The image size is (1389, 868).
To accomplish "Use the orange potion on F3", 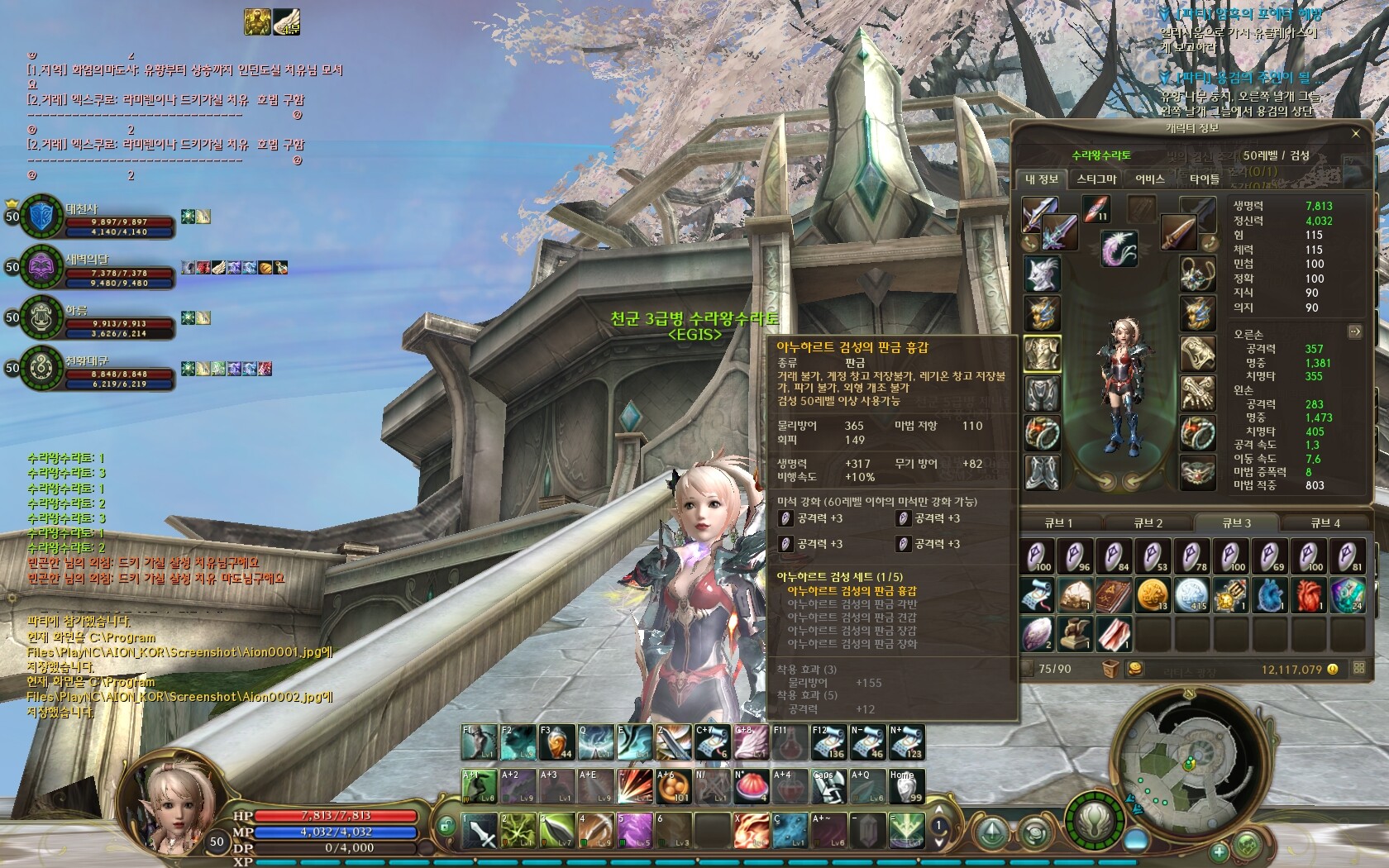I will [556, 742].
